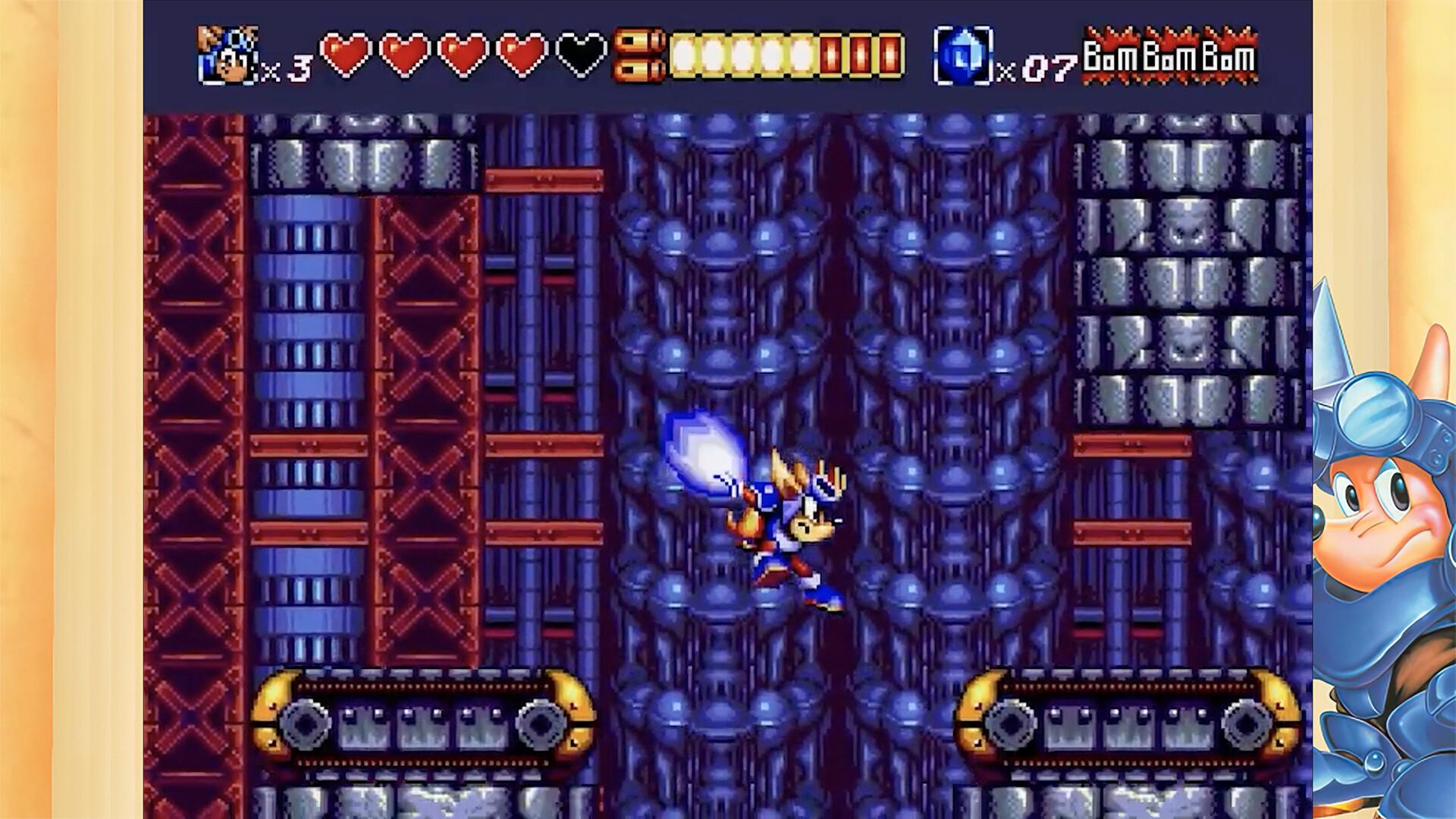Toggle the fourth red heart in the health row
The height and width of the screenshot is (819, 1456).
point(521,53)
